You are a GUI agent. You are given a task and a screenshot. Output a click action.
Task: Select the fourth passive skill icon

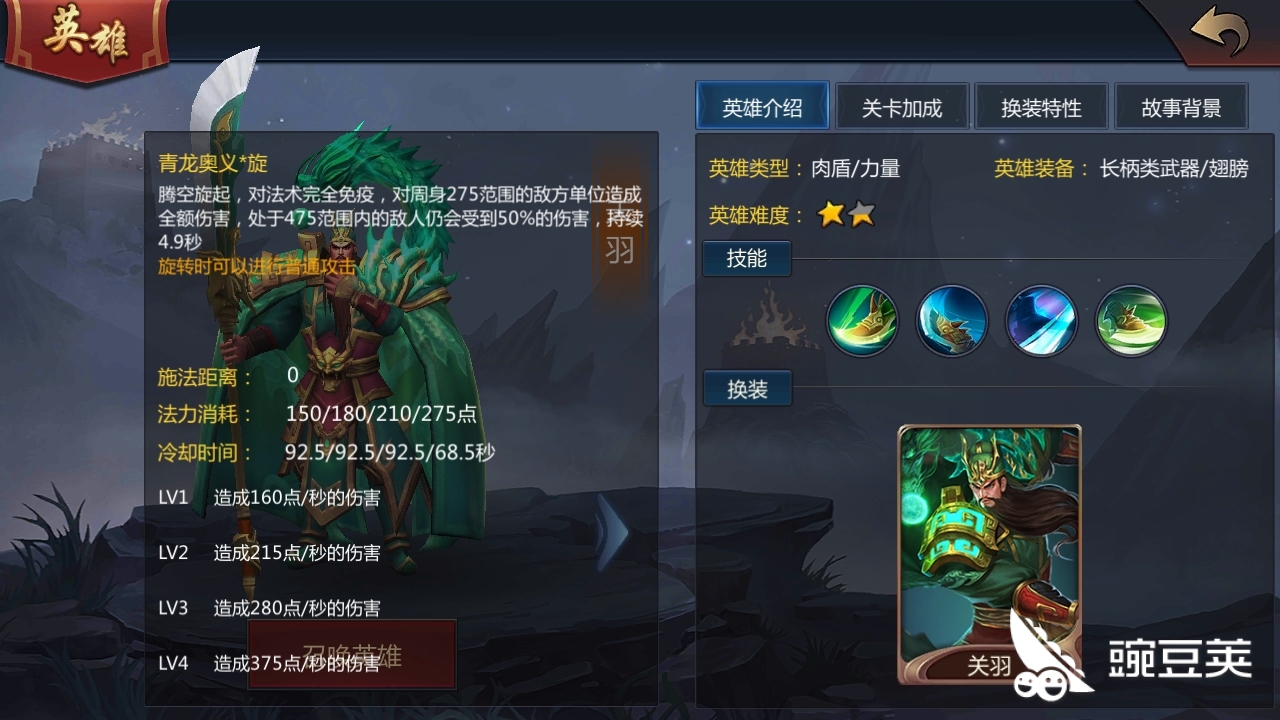click(x=1131, y=320)
